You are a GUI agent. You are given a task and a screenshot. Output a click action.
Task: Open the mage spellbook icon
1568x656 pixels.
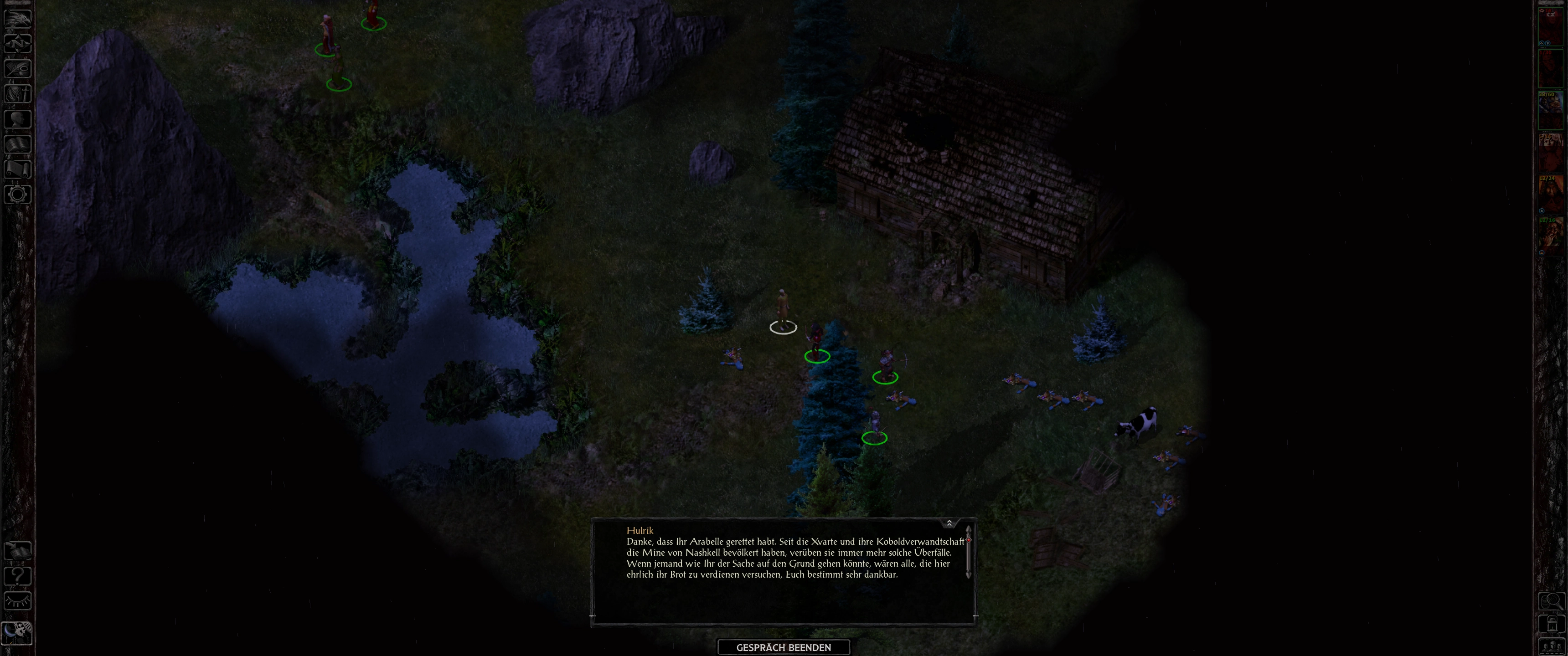pos(18,144)
